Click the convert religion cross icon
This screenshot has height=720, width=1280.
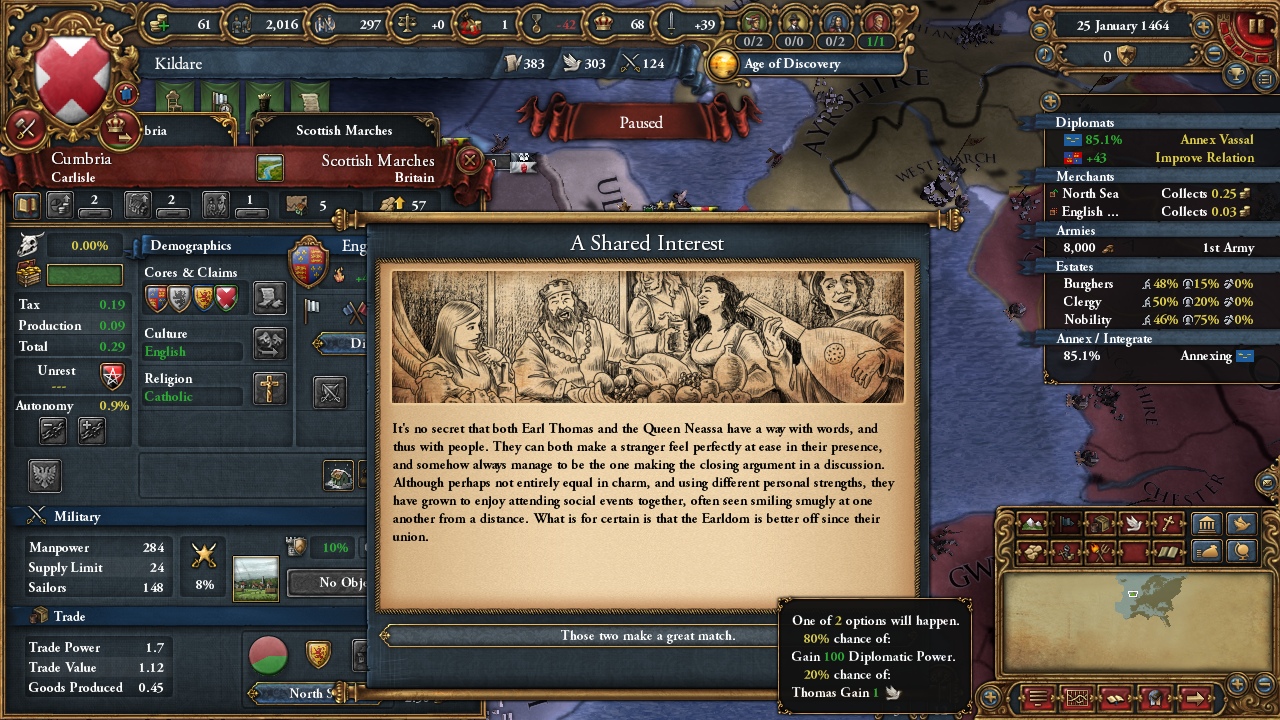268,389
